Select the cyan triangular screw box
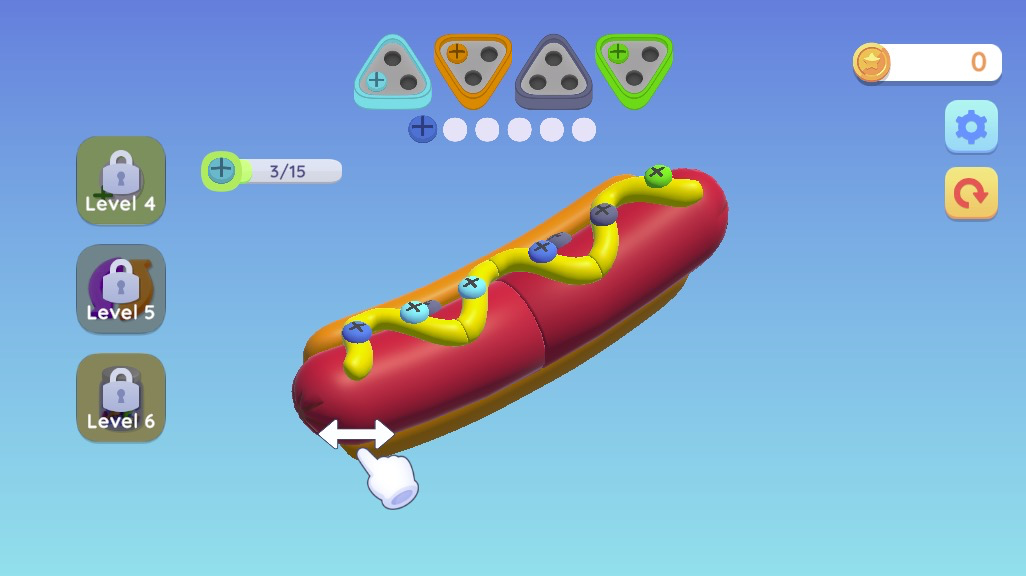 (x=393, y=70)
